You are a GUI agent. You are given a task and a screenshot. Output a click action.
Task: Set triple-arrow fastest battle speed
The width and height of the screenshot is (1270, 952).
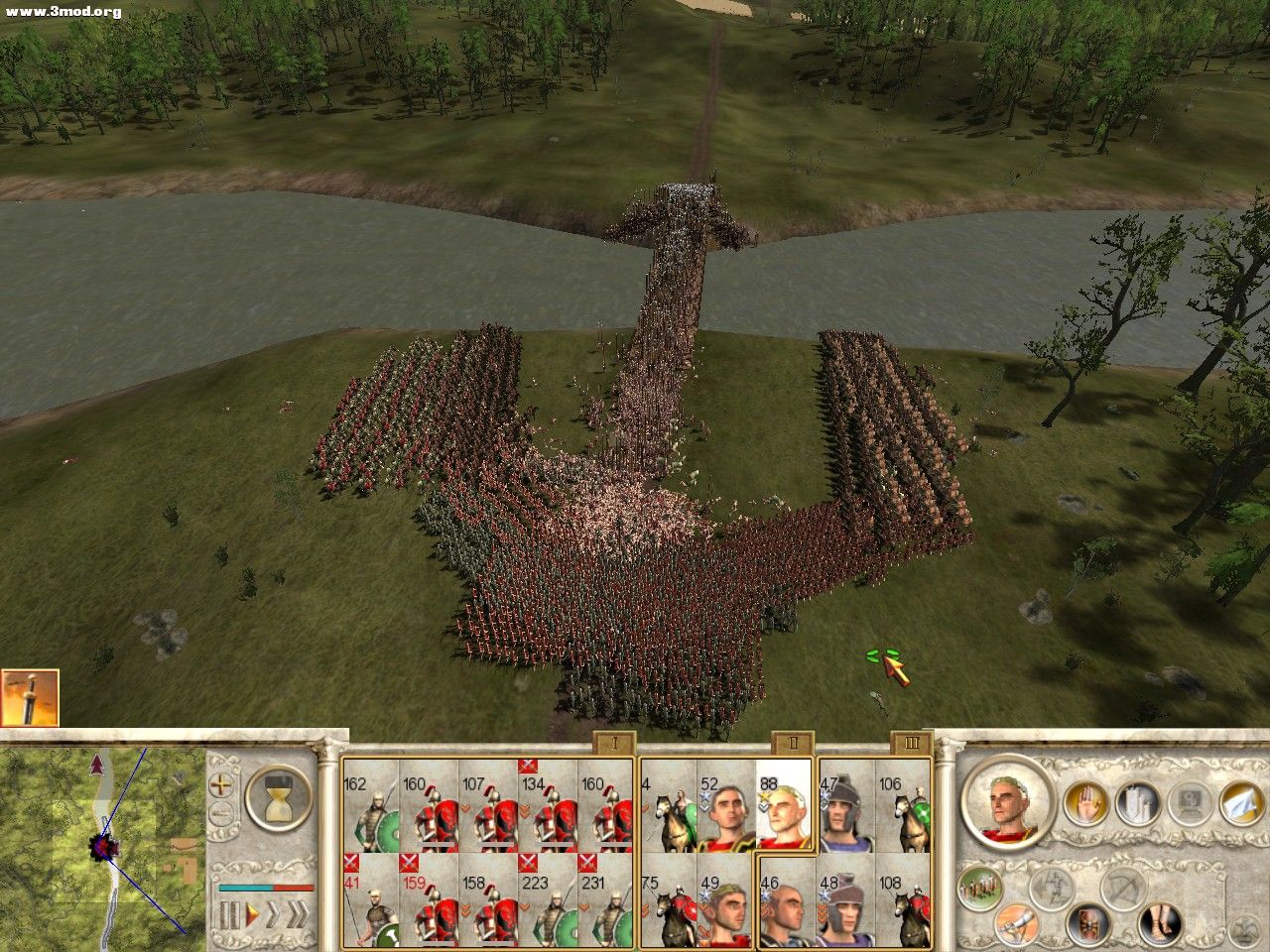(x=297, y=914)
